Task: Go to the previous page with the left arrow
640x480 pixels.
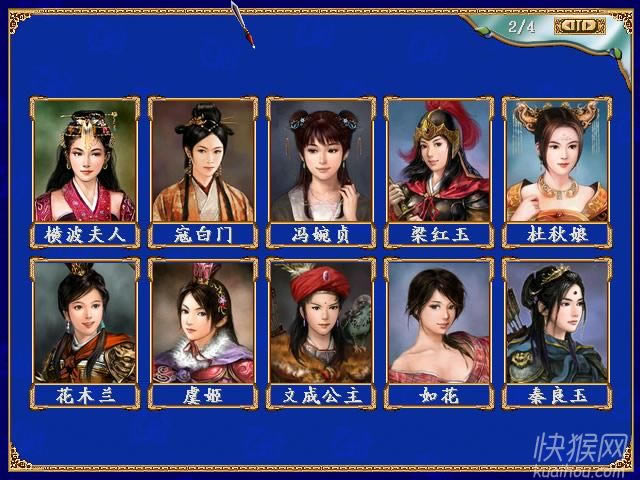Action: pyautogui.click(x=568, y=26)
